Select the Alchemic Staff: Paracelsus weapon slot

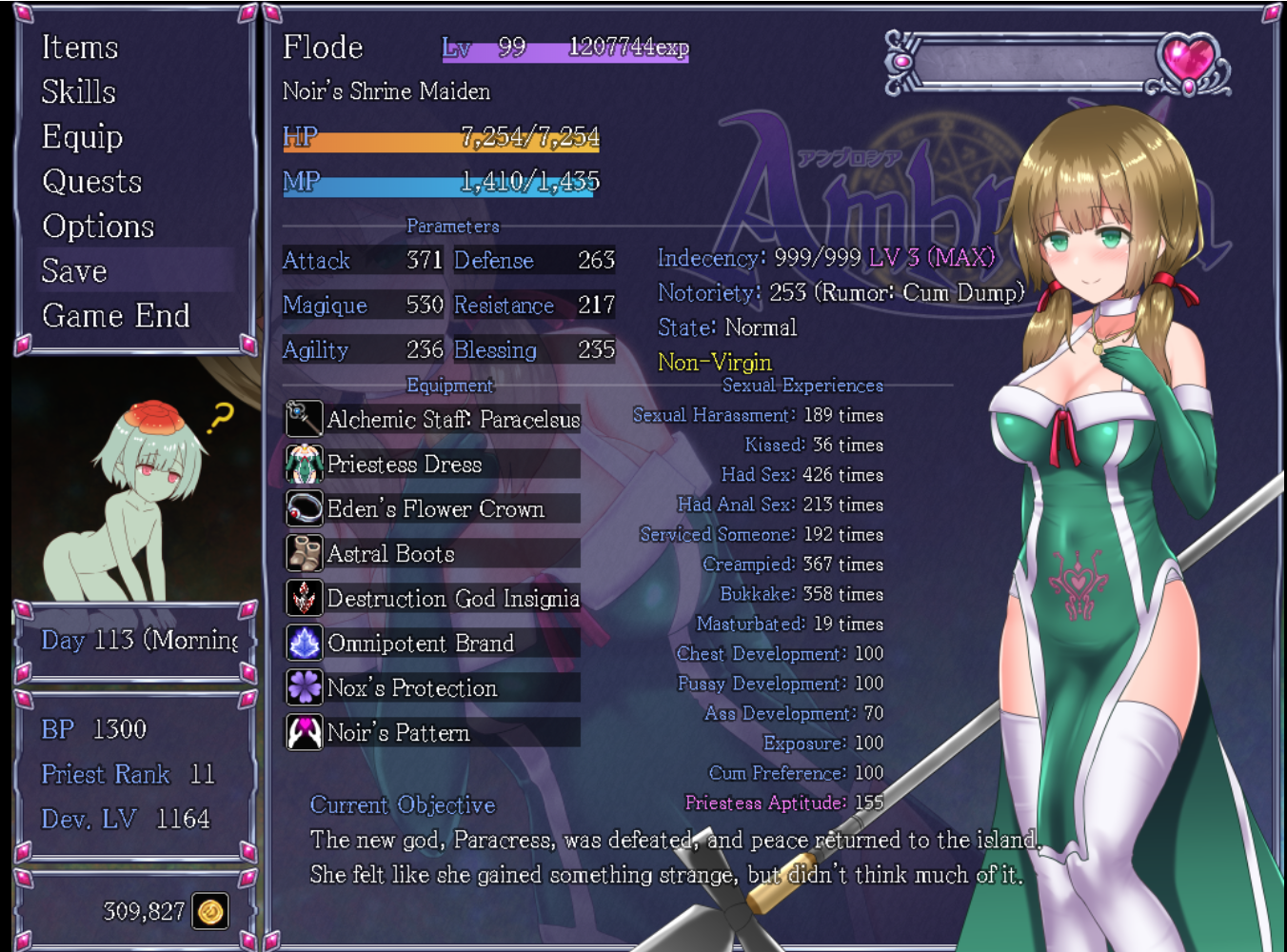click(x=434, y=419)
